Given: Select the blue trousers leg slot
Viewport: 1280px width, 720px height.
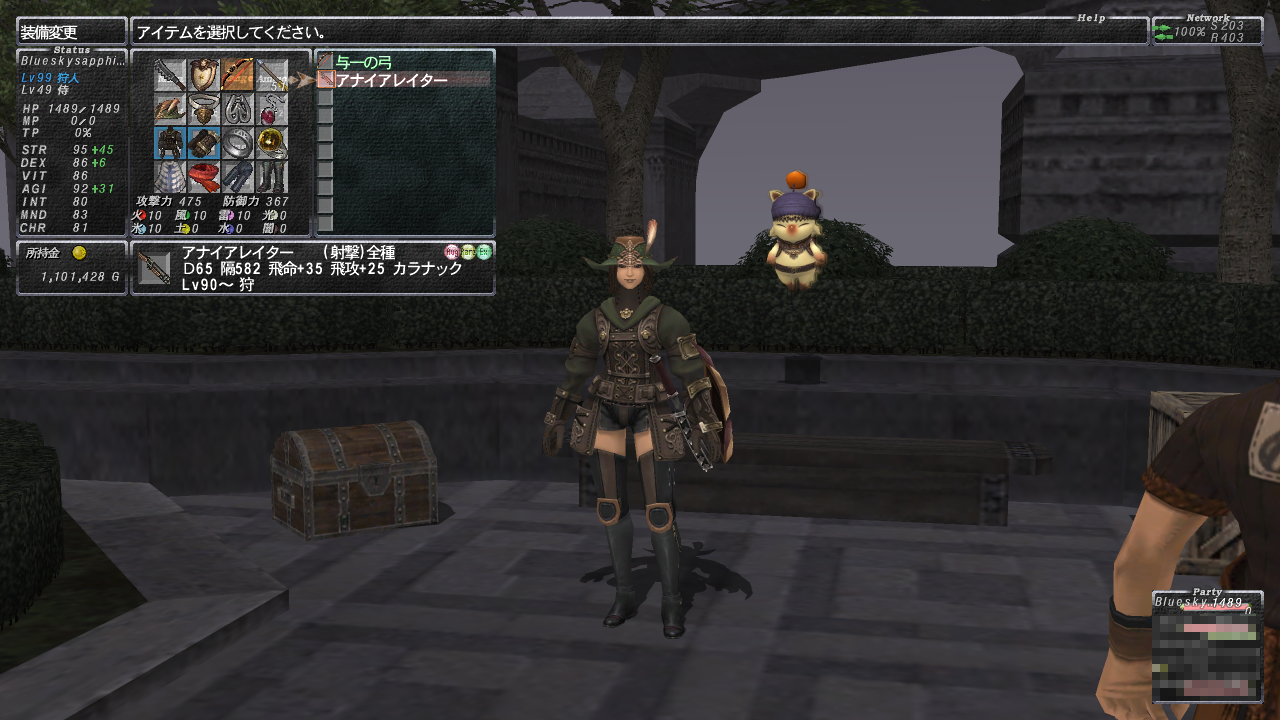Looking at the screenshot, I should click(238, 176).
